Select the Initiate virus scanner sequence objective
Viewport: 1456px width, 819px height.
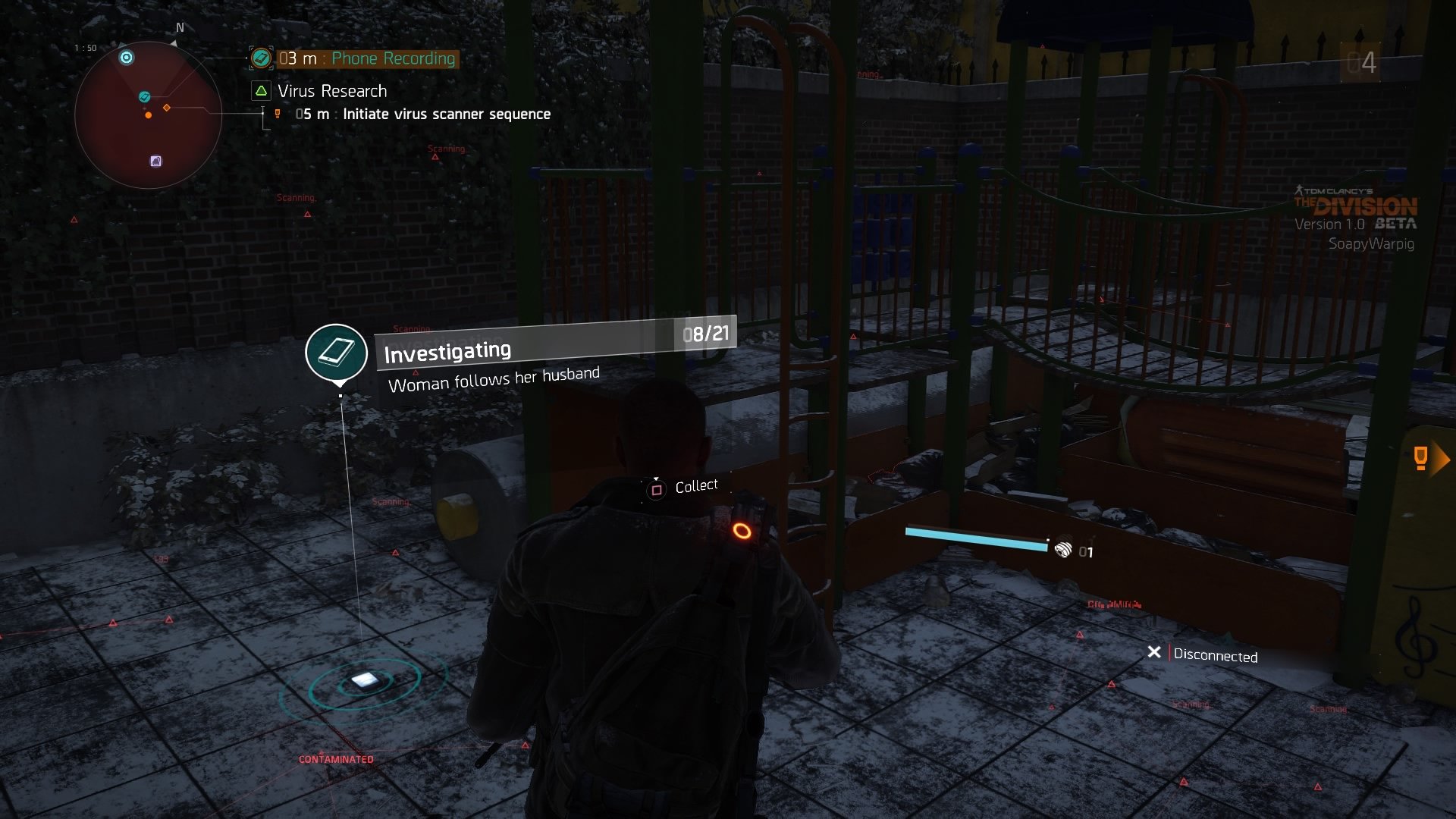(446, 115)
